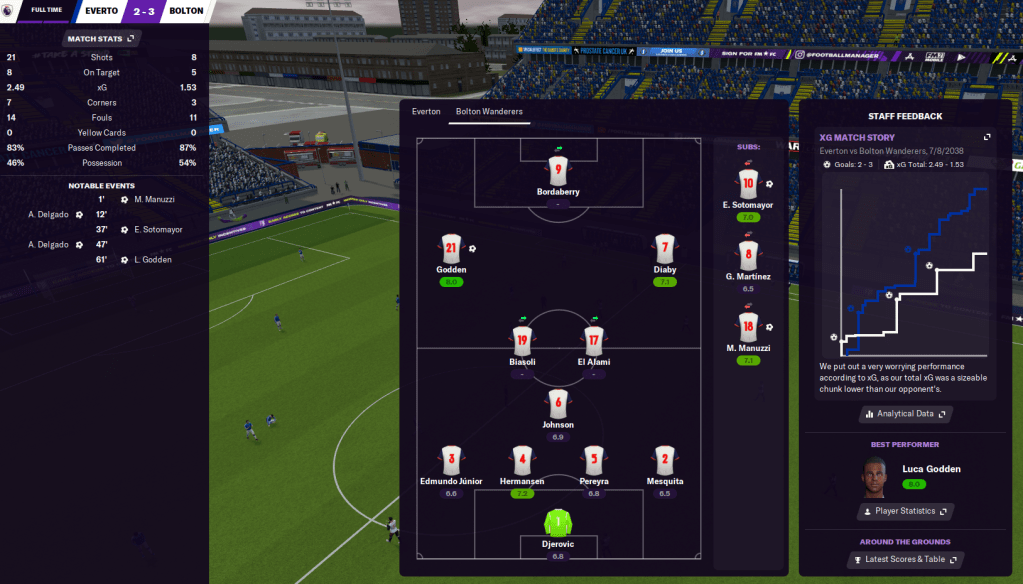Open best performer Luca Godden's portrait

(875, 477)
